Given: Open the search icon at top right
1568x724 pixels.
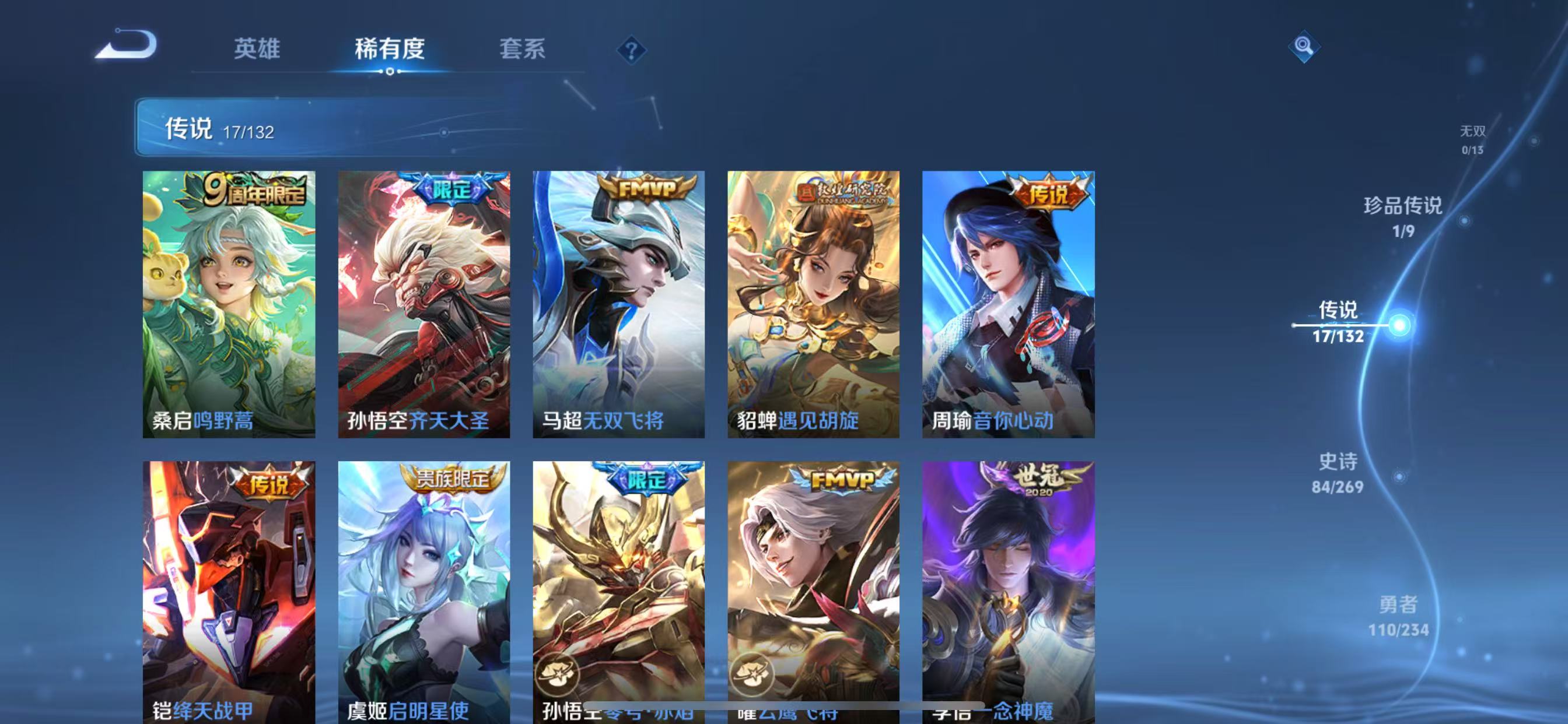Looking at the screenshot, I should (x=1305, y=47).
